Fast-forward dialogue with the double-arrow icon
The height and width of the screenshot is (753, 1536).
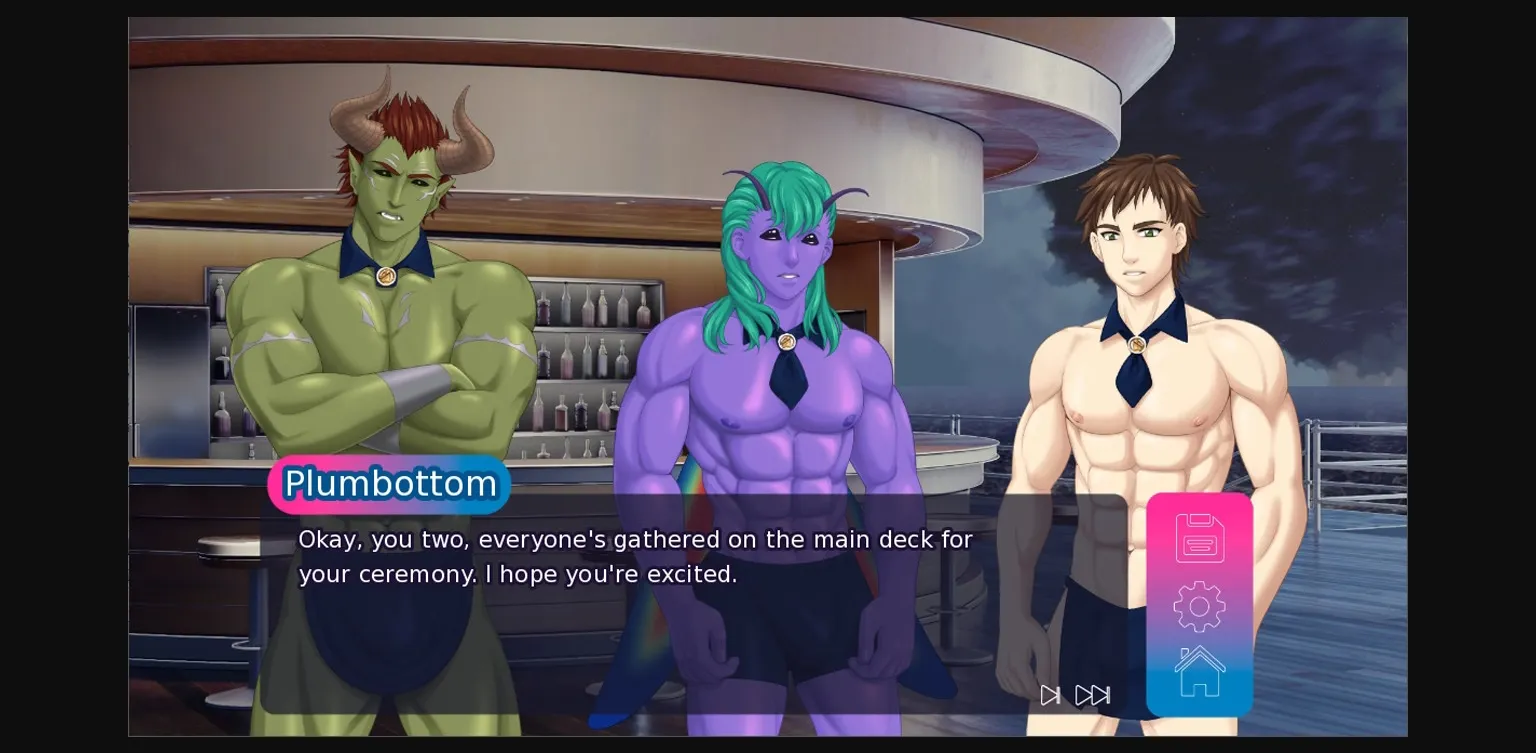click(x=1093, y=695)
